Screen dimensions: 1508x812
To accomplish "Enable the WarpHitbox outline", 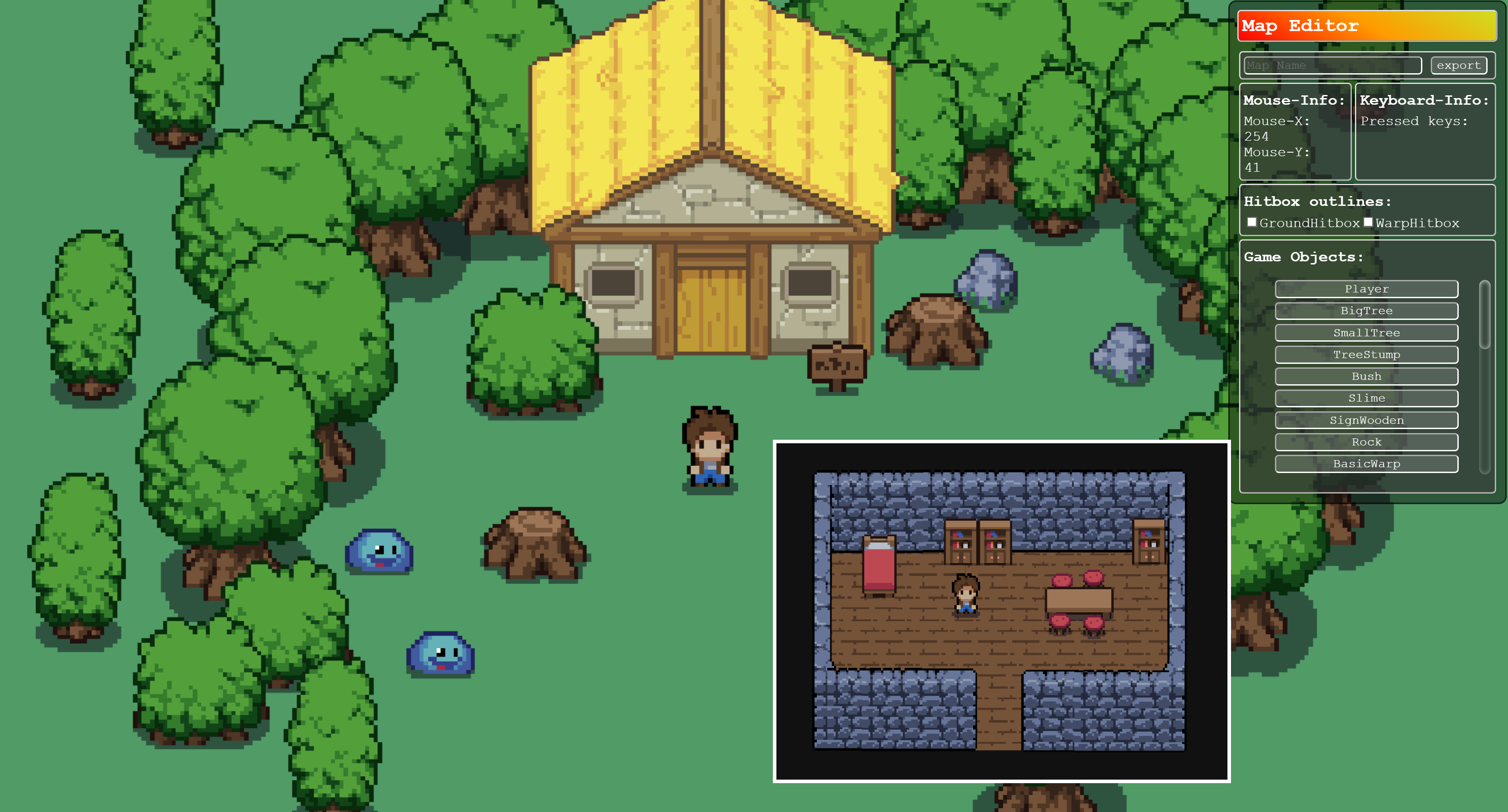I will [x=1368, y=222].
